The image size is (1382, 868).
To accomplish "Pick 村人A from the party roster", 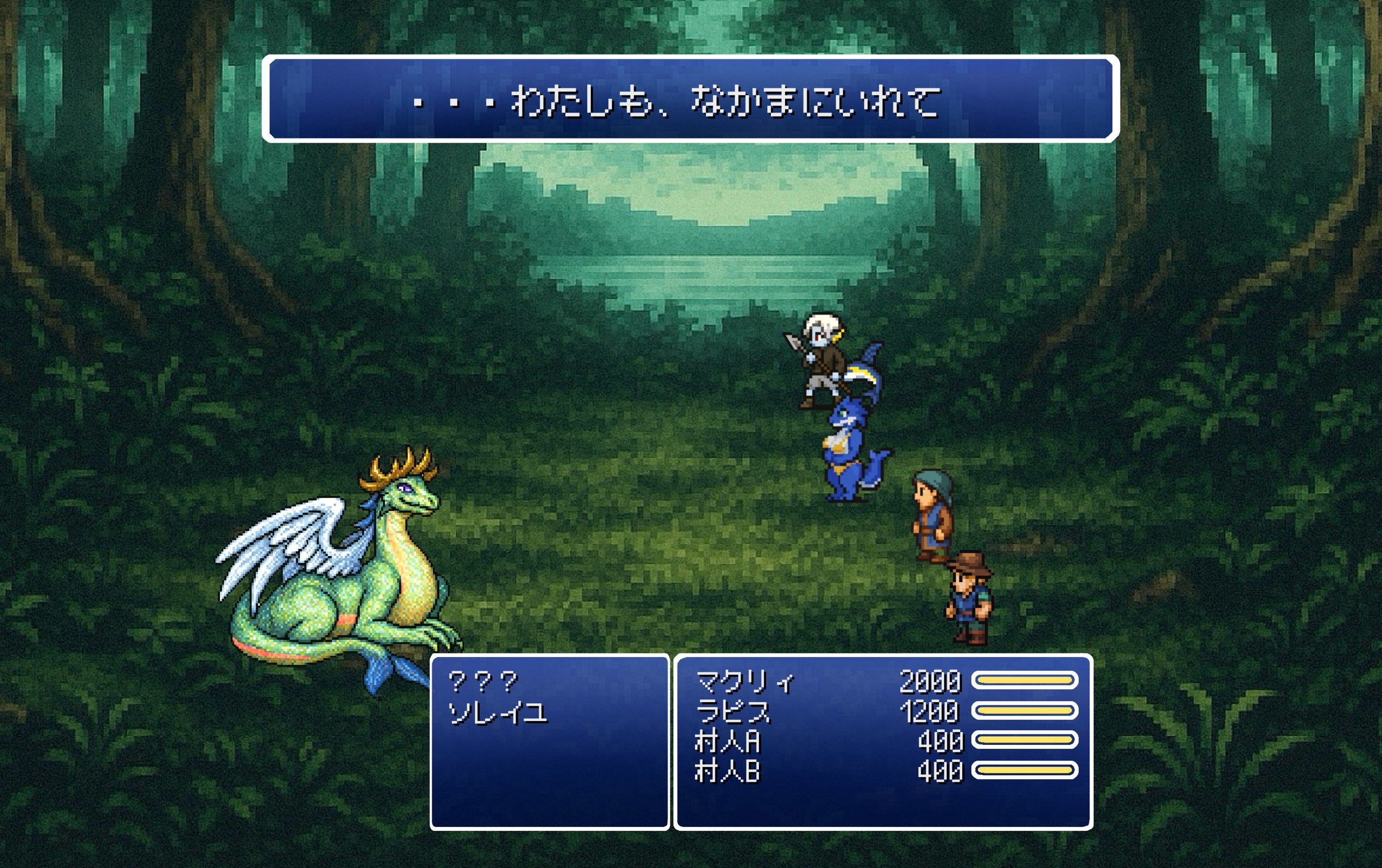I will tap(727, 741).
